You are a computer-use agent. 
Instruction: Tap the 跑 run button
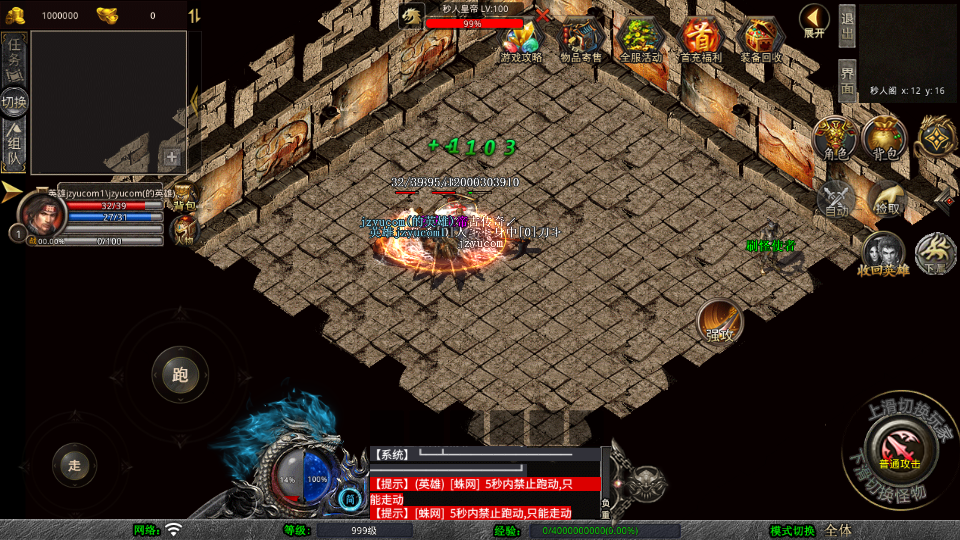pos(180,376)
